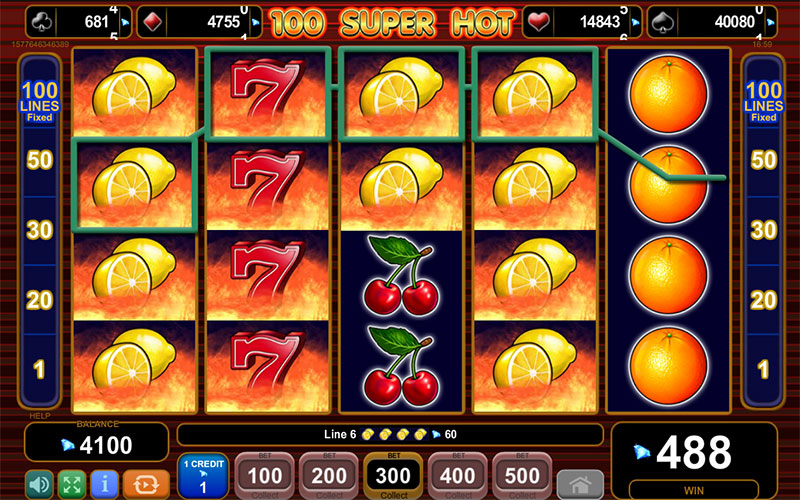Switch to fullscreen with the green arrows
The height and width of the screenshot is (500, 800).
[x=71, y=484]
